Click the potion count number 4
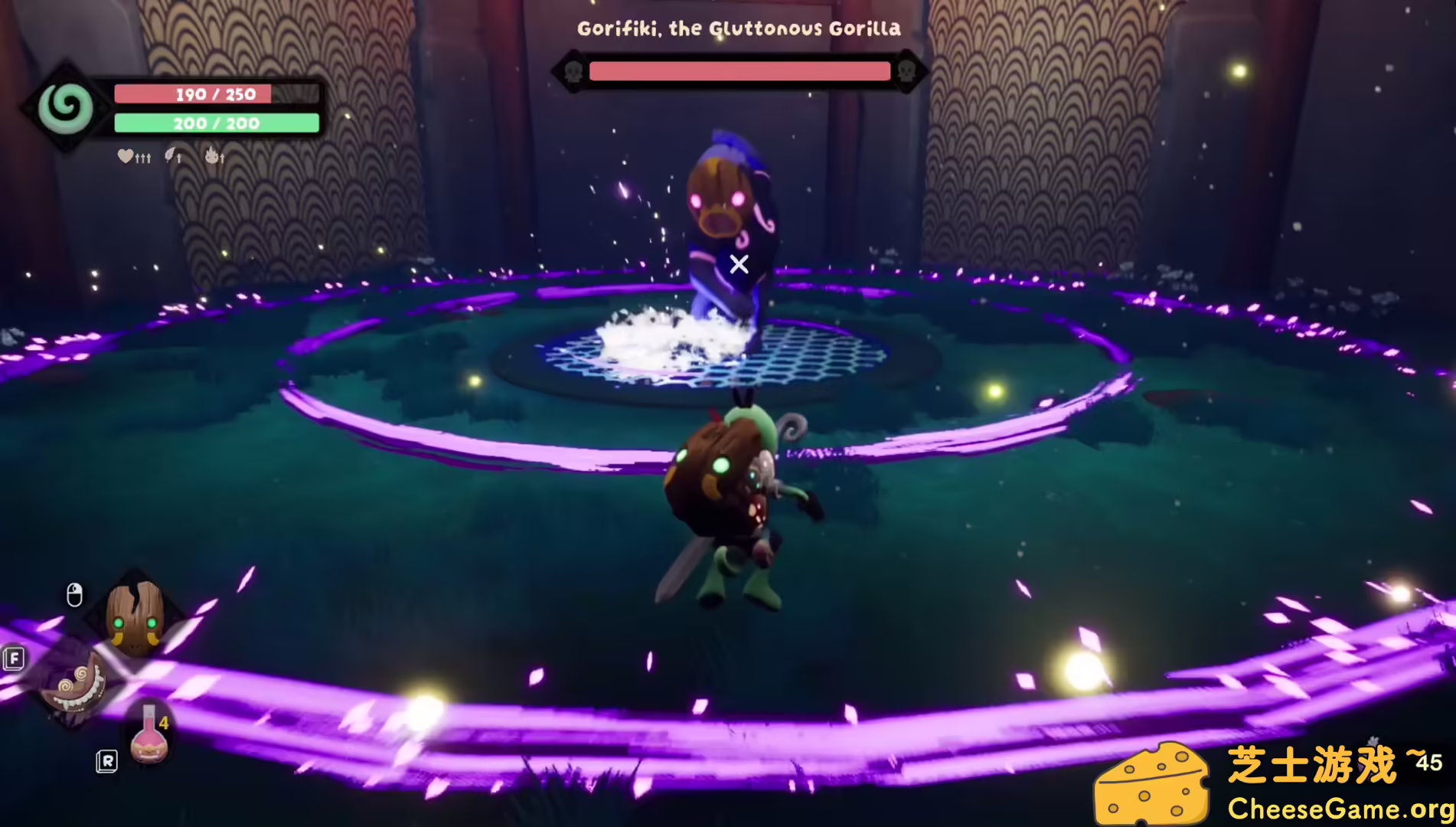1456x827 pixels. tap(164, 723)
